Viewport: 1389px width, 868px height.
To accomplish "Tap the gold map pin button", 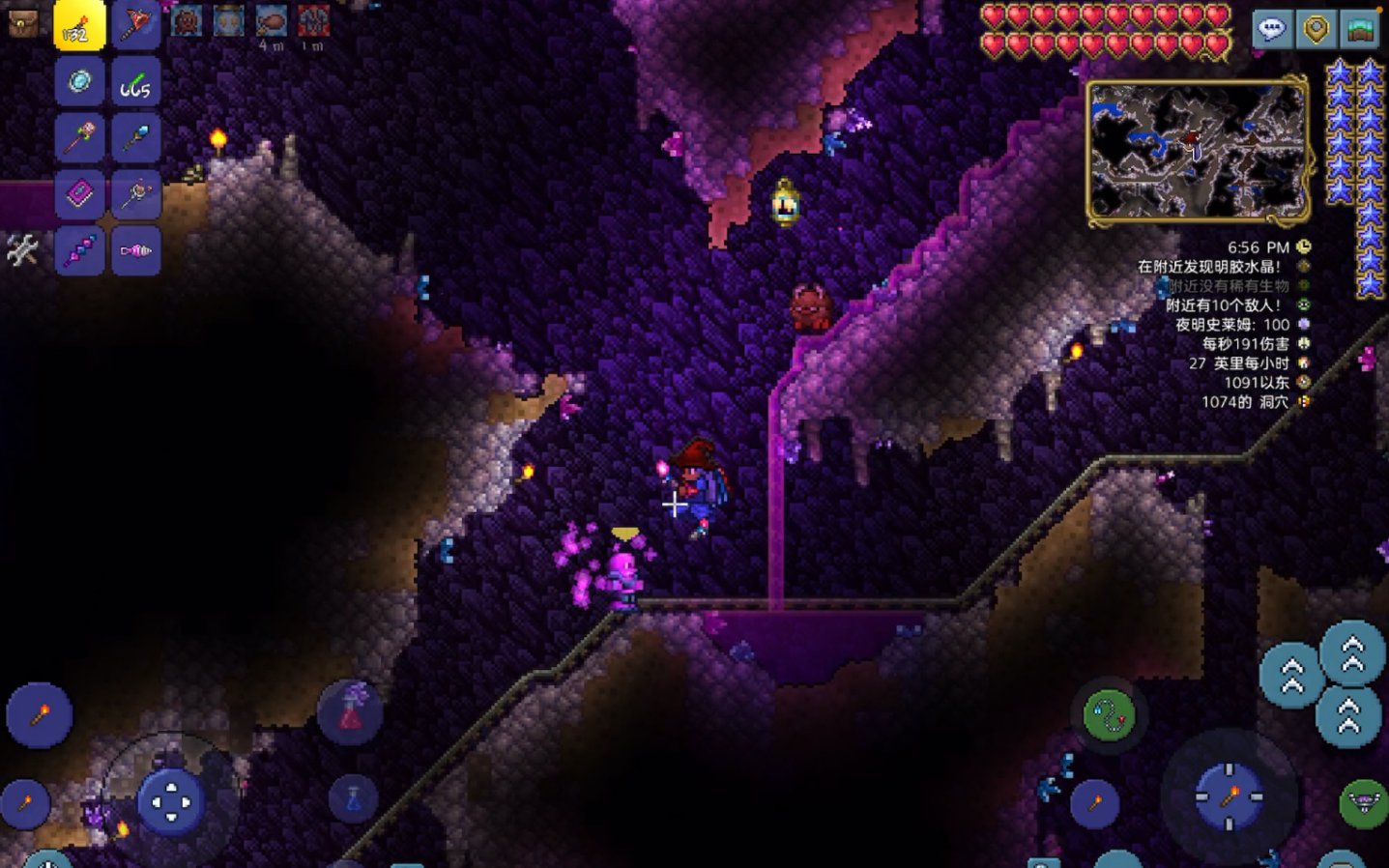I will pyautogui.click(x=1316, y=29).
